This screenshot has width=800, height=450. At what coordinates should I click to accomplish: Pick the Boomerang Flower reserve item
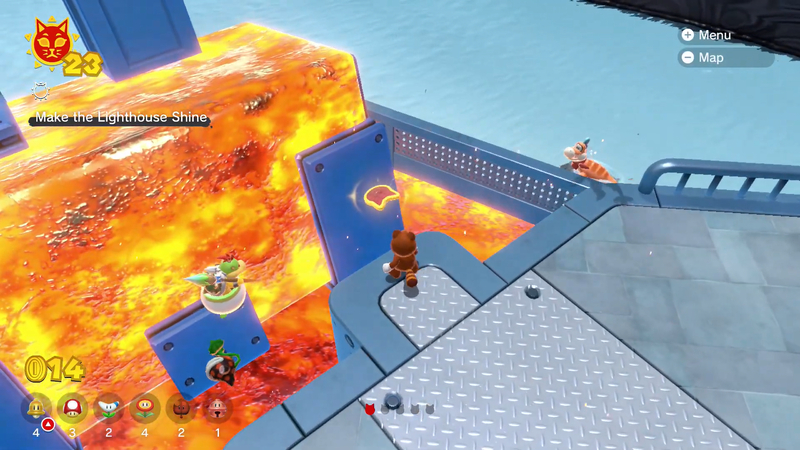pyautogui.click(x=107, y=408)
